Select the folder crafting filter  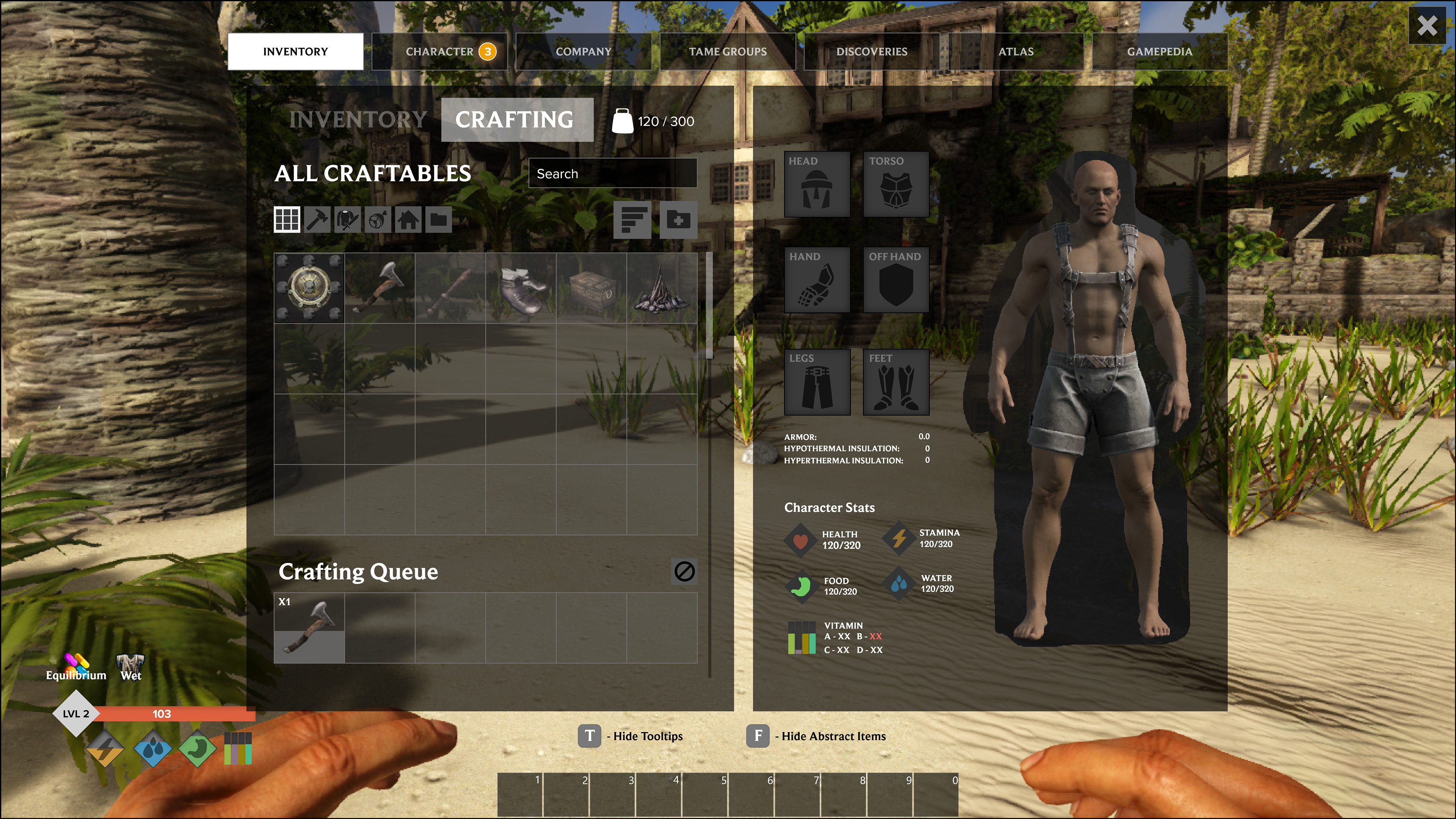[439, 220]
